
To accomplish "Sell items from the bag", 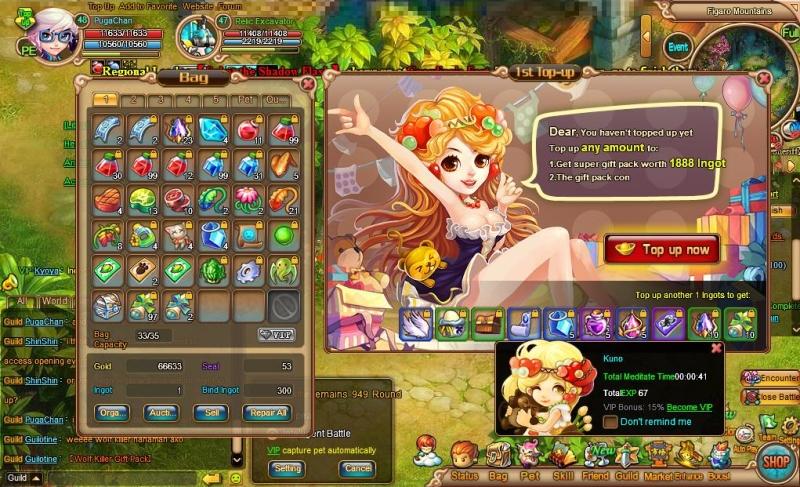I will point(210,412).
